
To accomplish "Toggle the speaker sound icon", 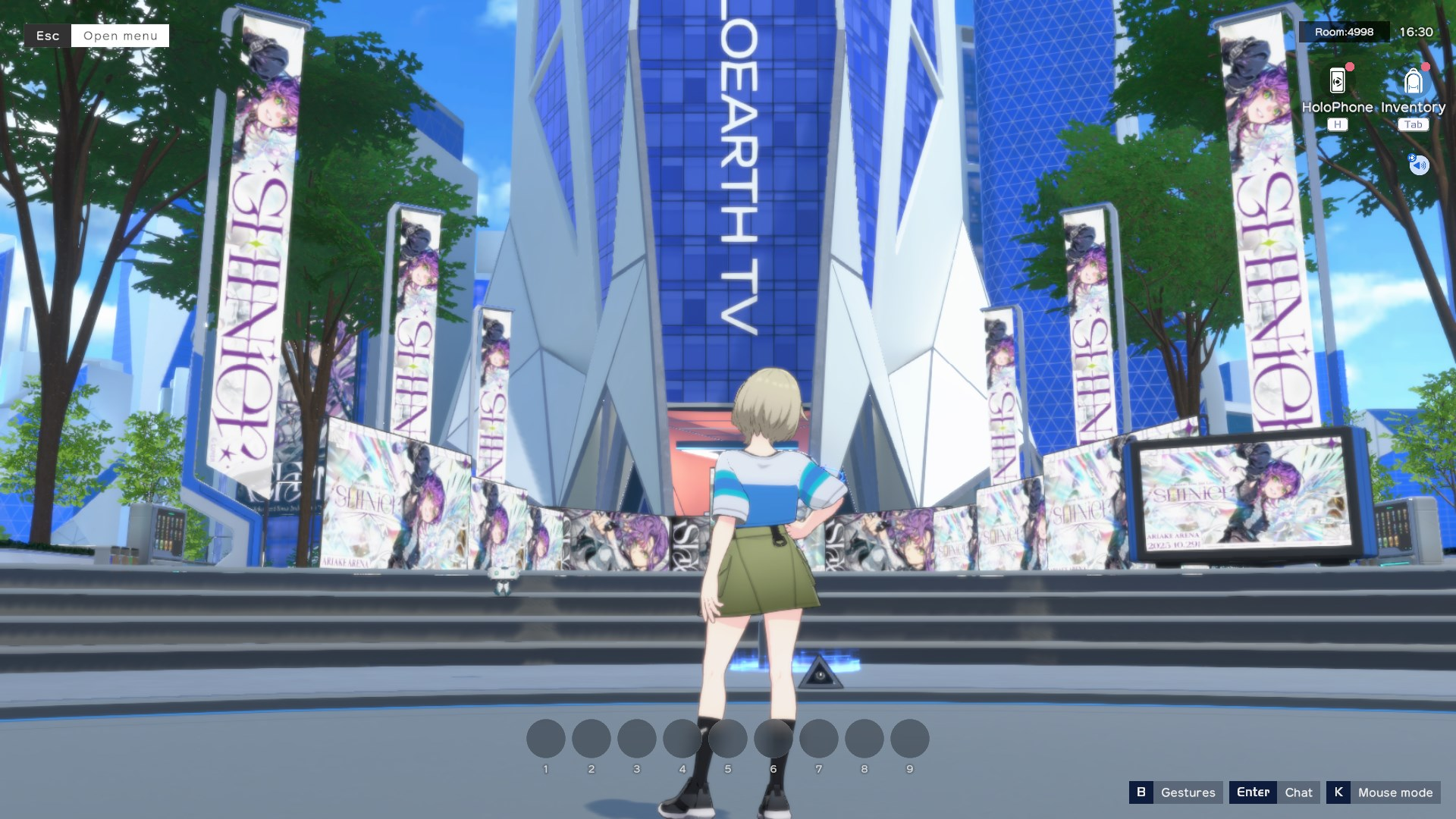I will (x=1419, y=165).
